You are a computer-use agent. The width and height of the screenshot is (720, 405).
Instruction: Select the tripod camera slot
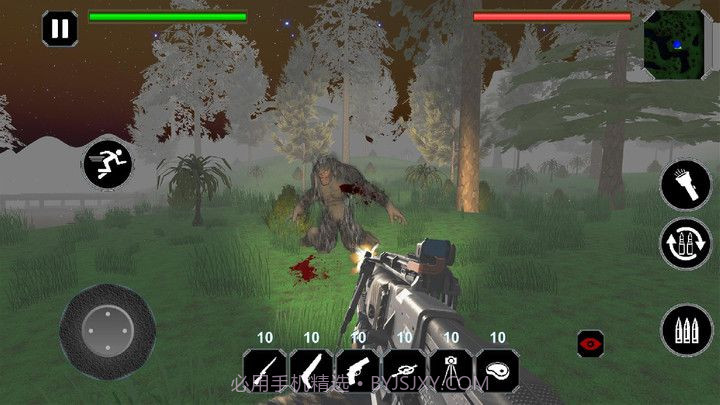pos(451,370)
